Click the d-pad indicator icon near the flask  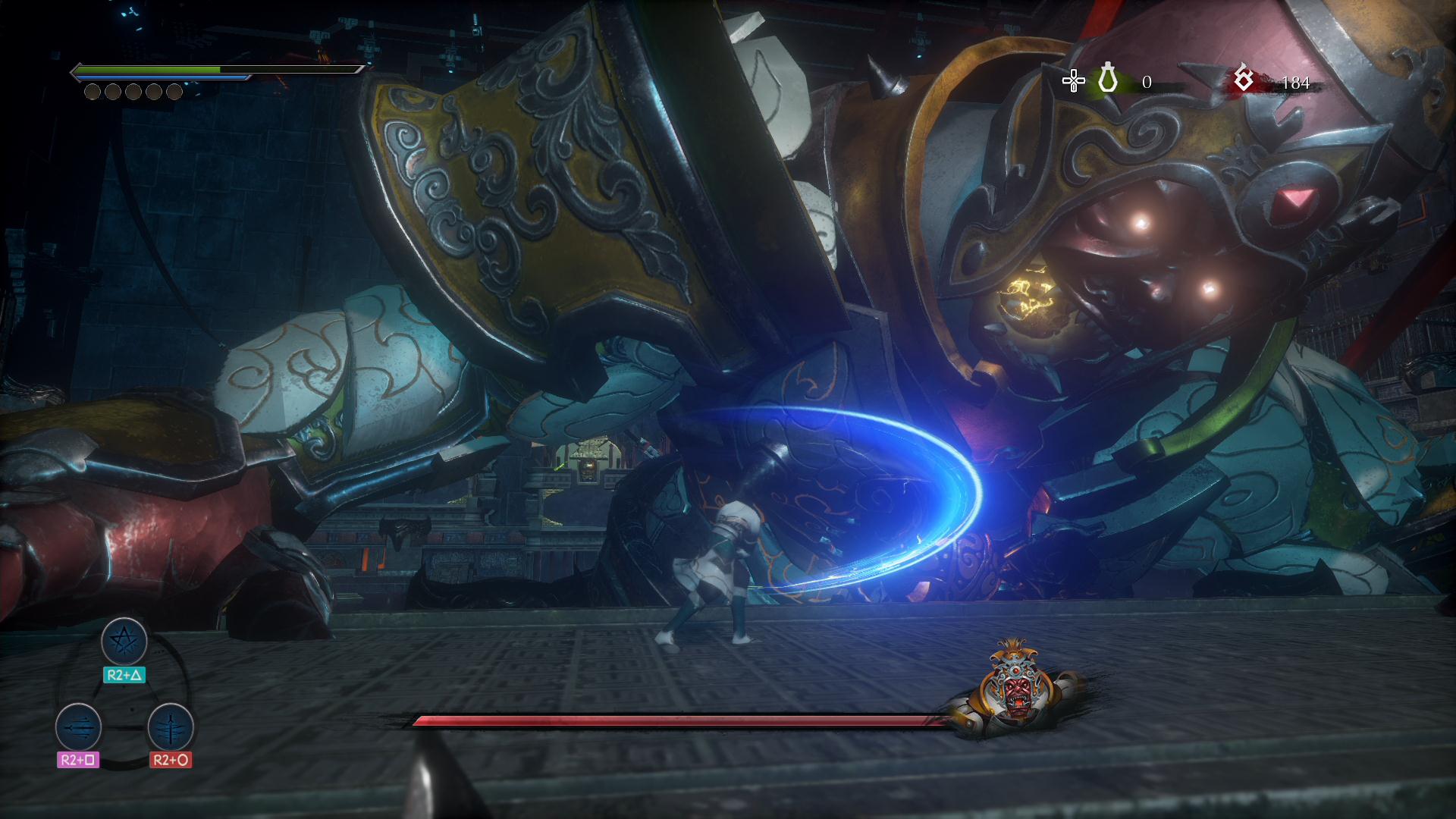tap(1074, 79)
